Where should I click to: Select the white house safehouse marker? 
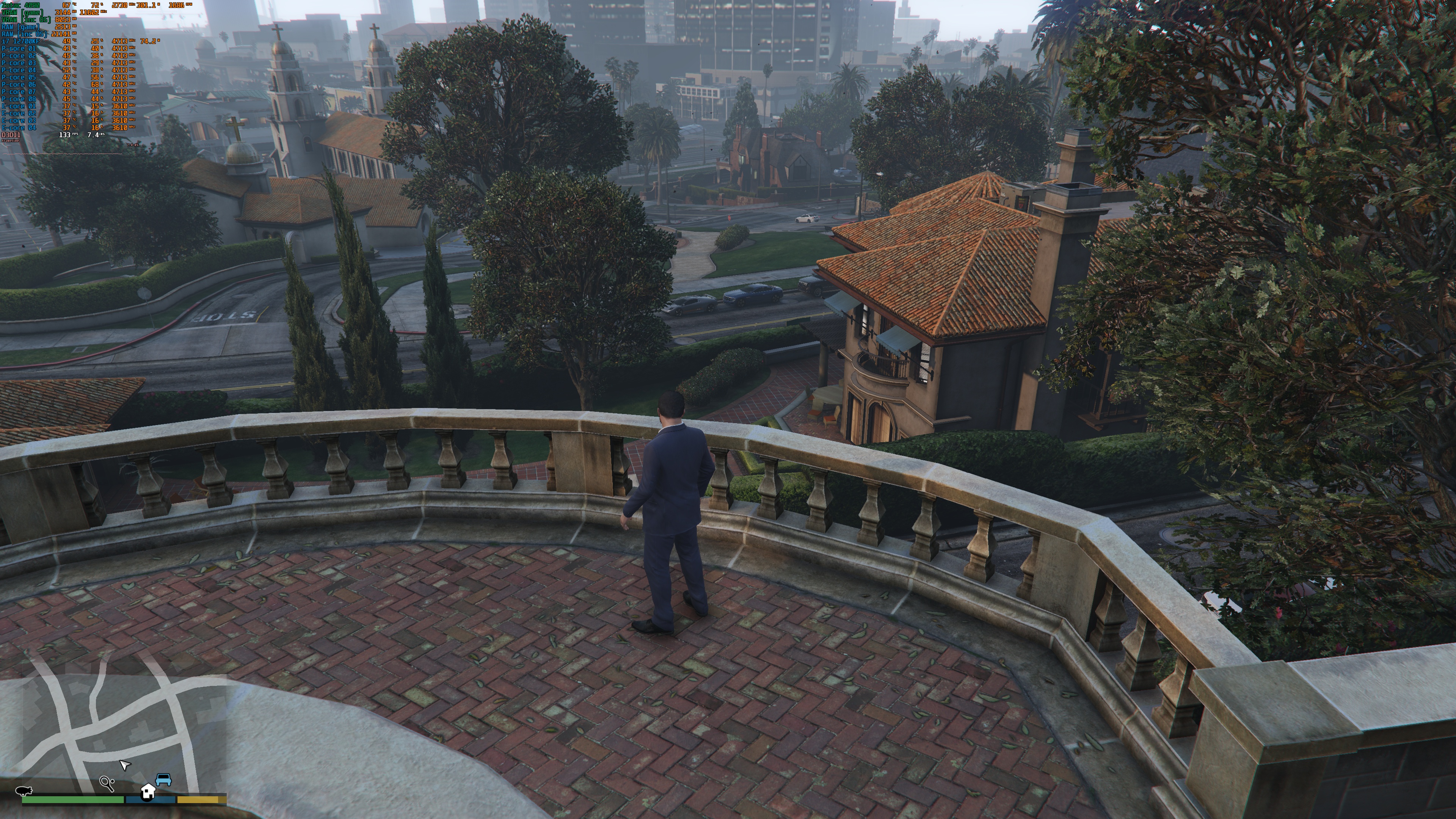click(x=148, y=791)
